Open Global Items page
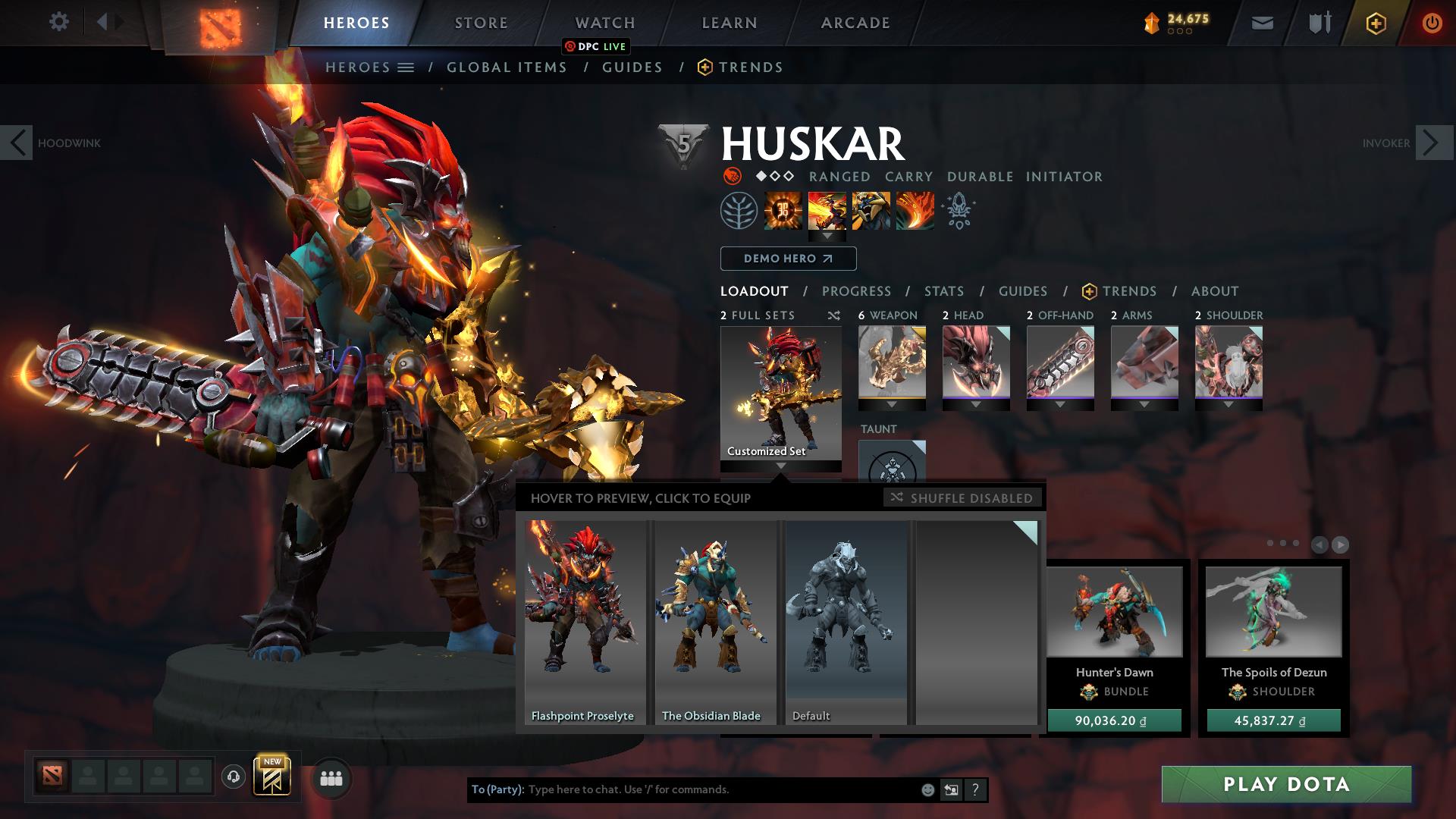The height and width of the screenshot is (819, 1456). 507,67
